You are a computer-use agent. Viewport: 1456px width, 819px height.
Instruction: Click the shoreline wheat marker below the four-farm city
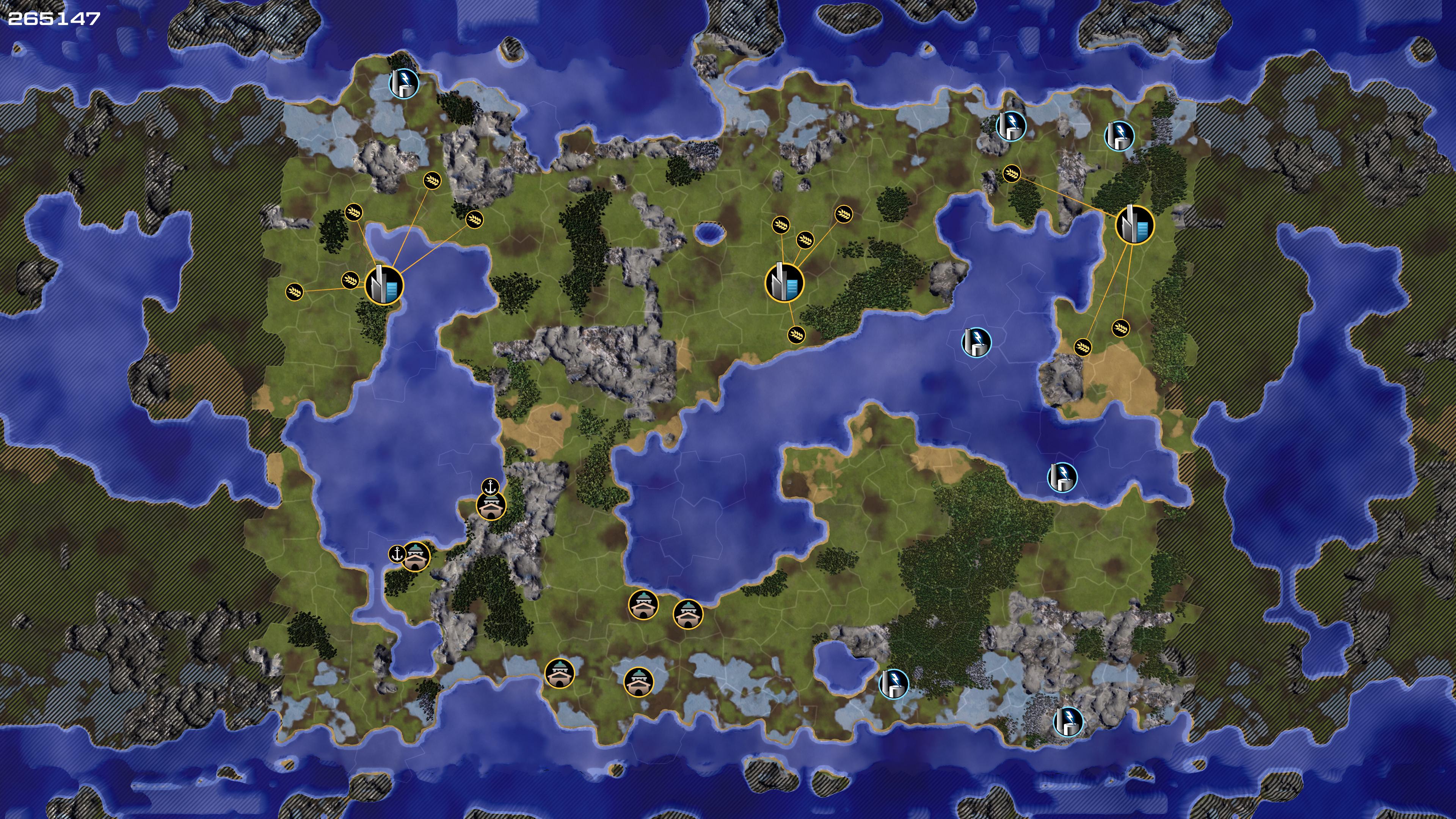[796, 334]
